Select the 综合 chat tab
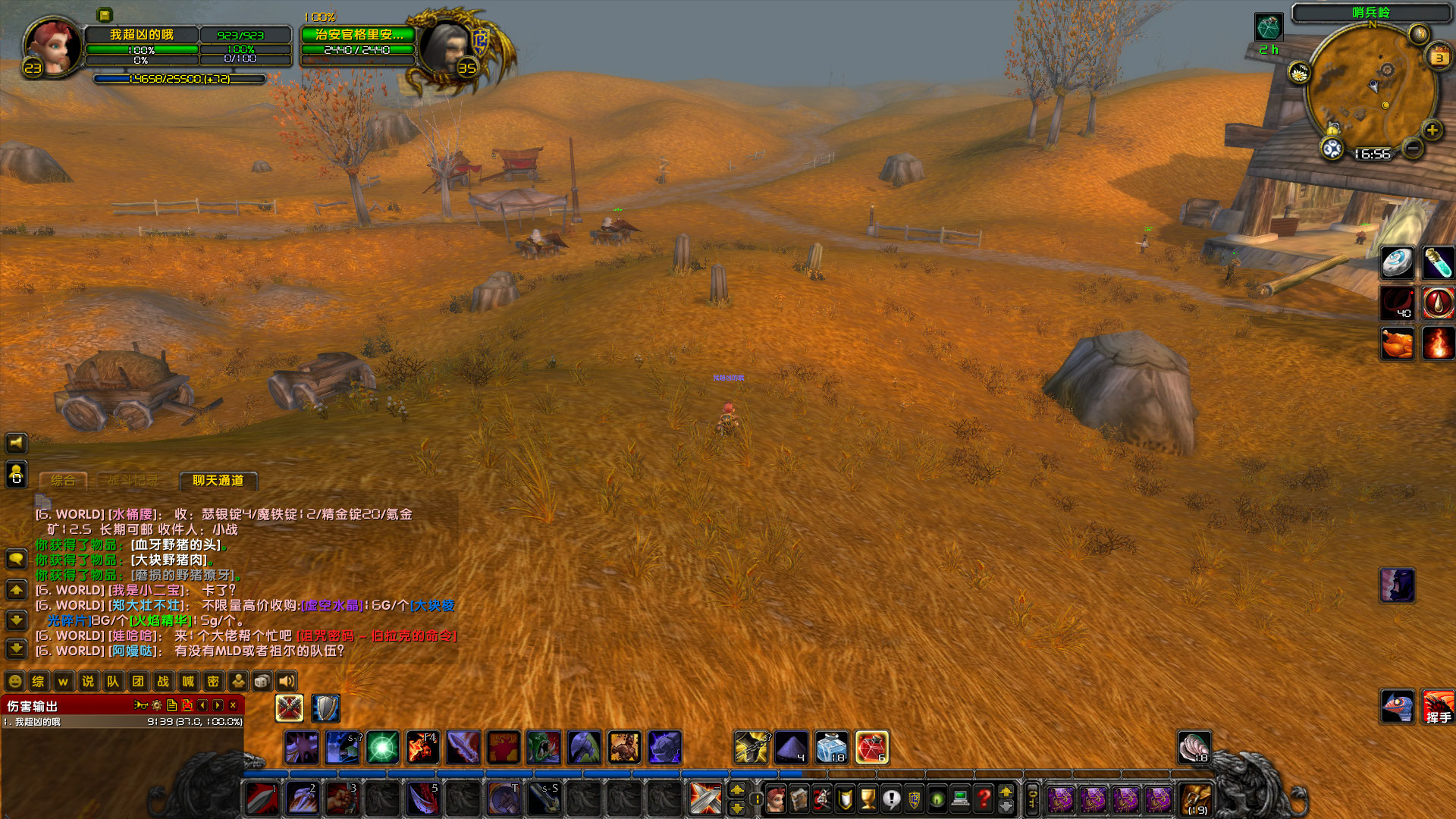 coord(63,479)
